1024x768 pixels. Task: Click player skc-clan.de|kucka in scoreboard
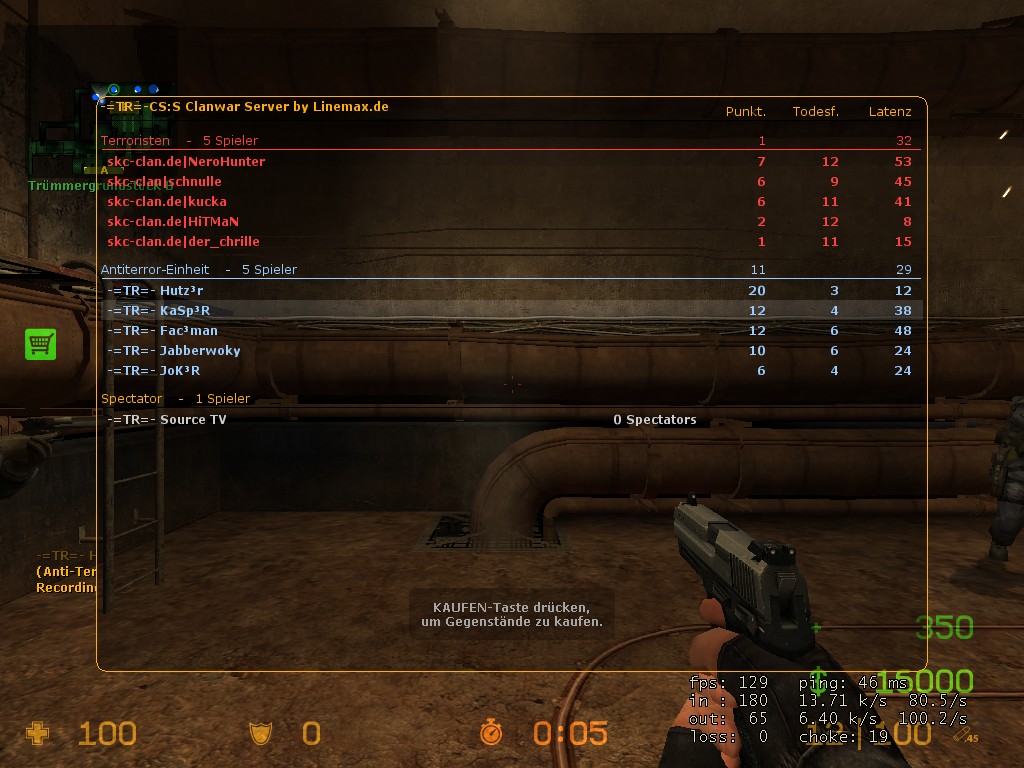coord(167,201)
